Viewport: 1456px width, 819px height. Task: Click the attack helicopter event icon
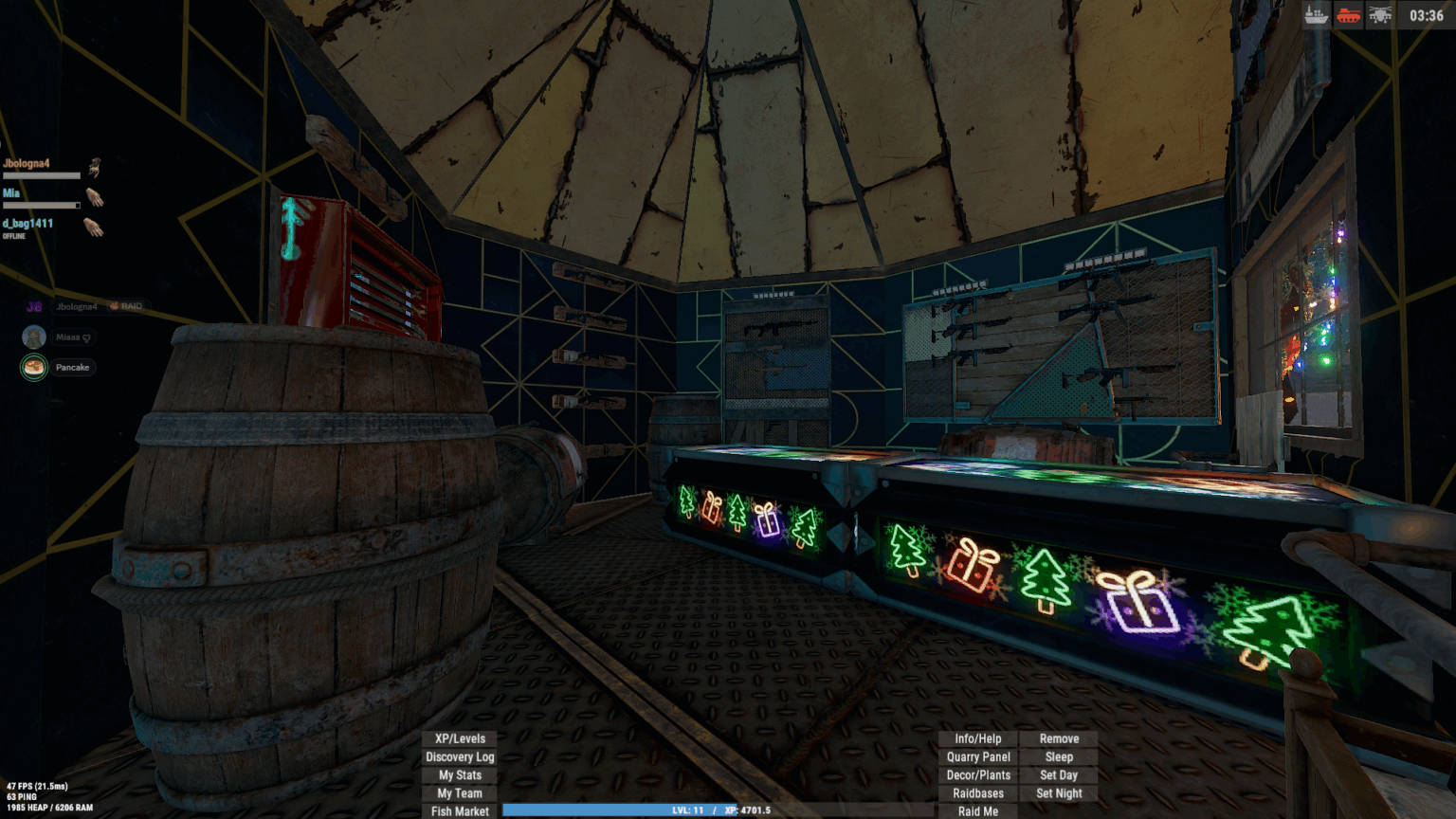point(1380,16)
